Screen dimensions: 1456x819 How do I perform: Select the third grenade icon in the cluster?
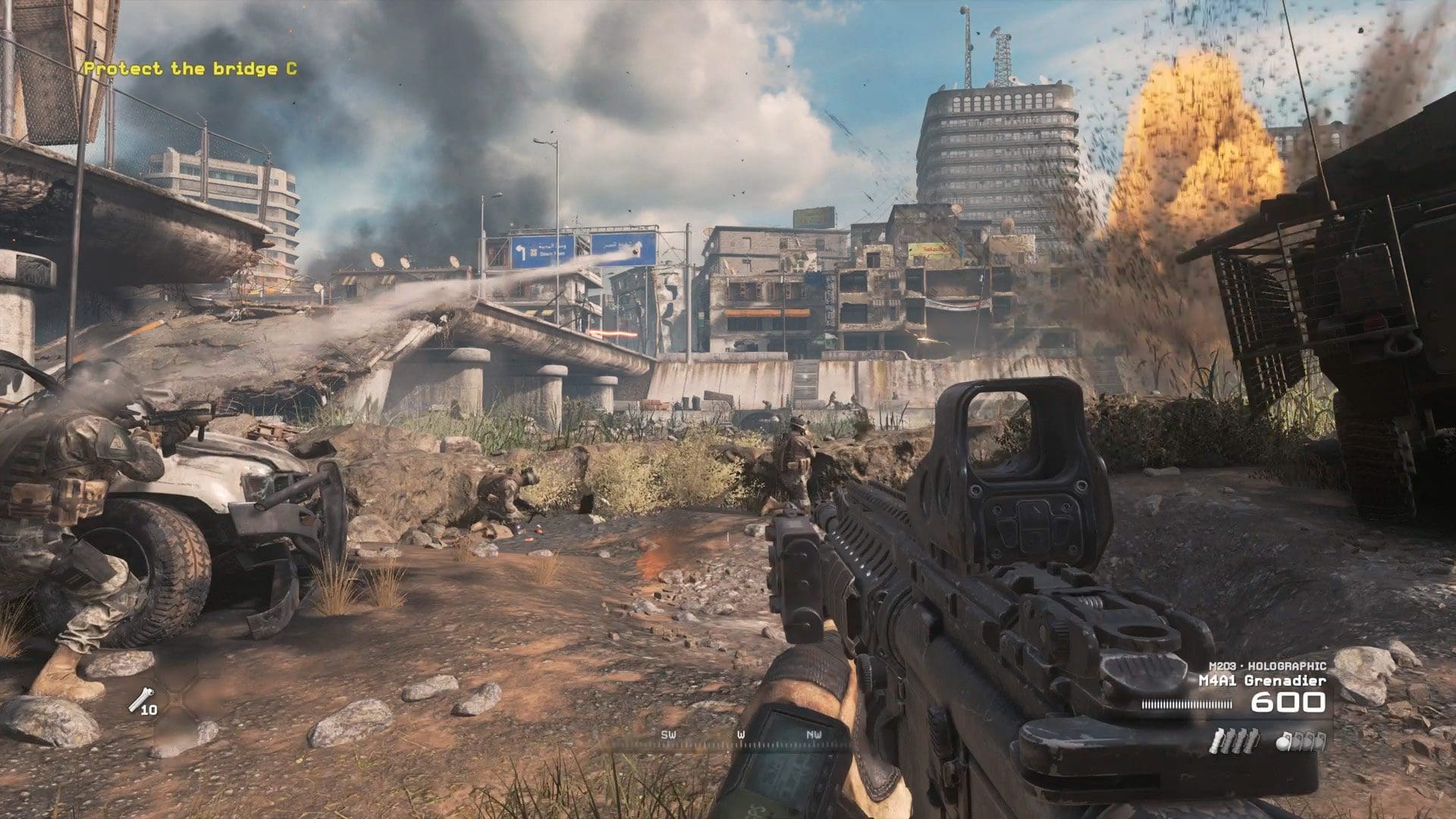pyautogui.click(x=1310, y=740)
